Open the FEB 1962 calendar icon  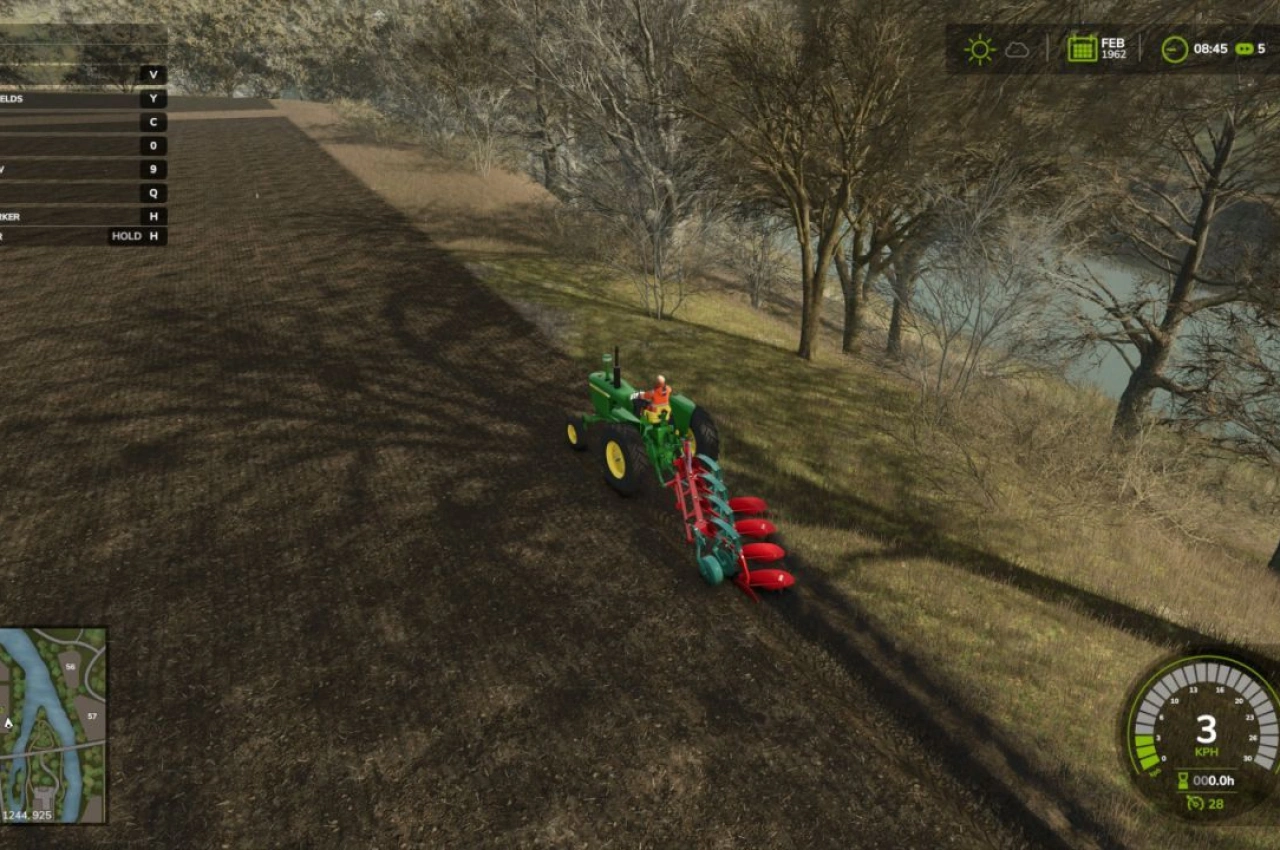point(1083,47)
